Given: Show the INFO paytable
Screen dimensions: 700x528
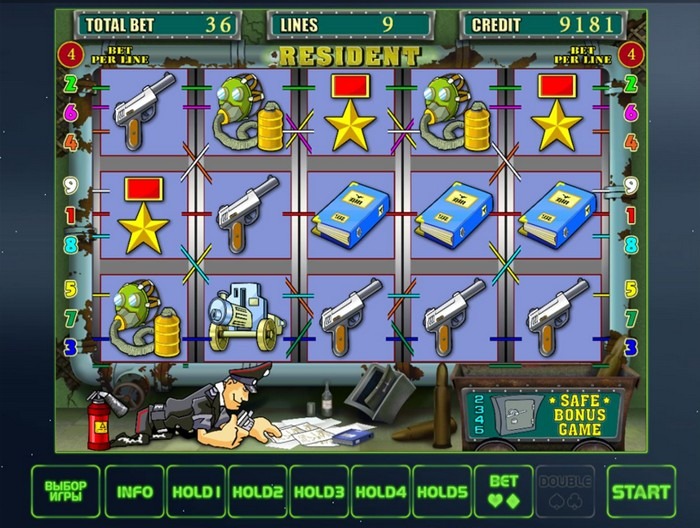Looking at the screenshot, I should coord(134,491).
